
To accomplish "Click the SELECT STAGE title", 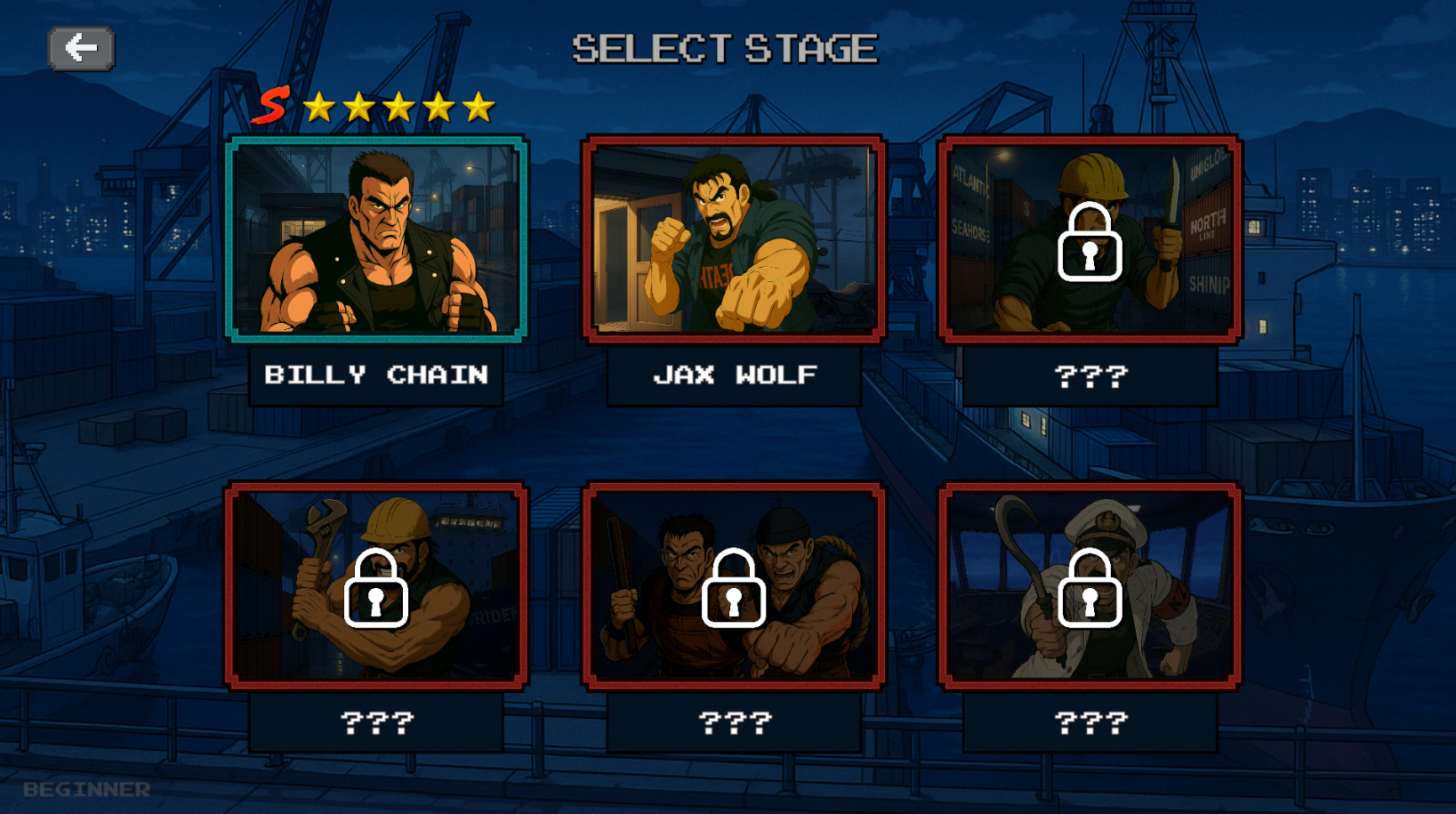I will tap(727, 47).
